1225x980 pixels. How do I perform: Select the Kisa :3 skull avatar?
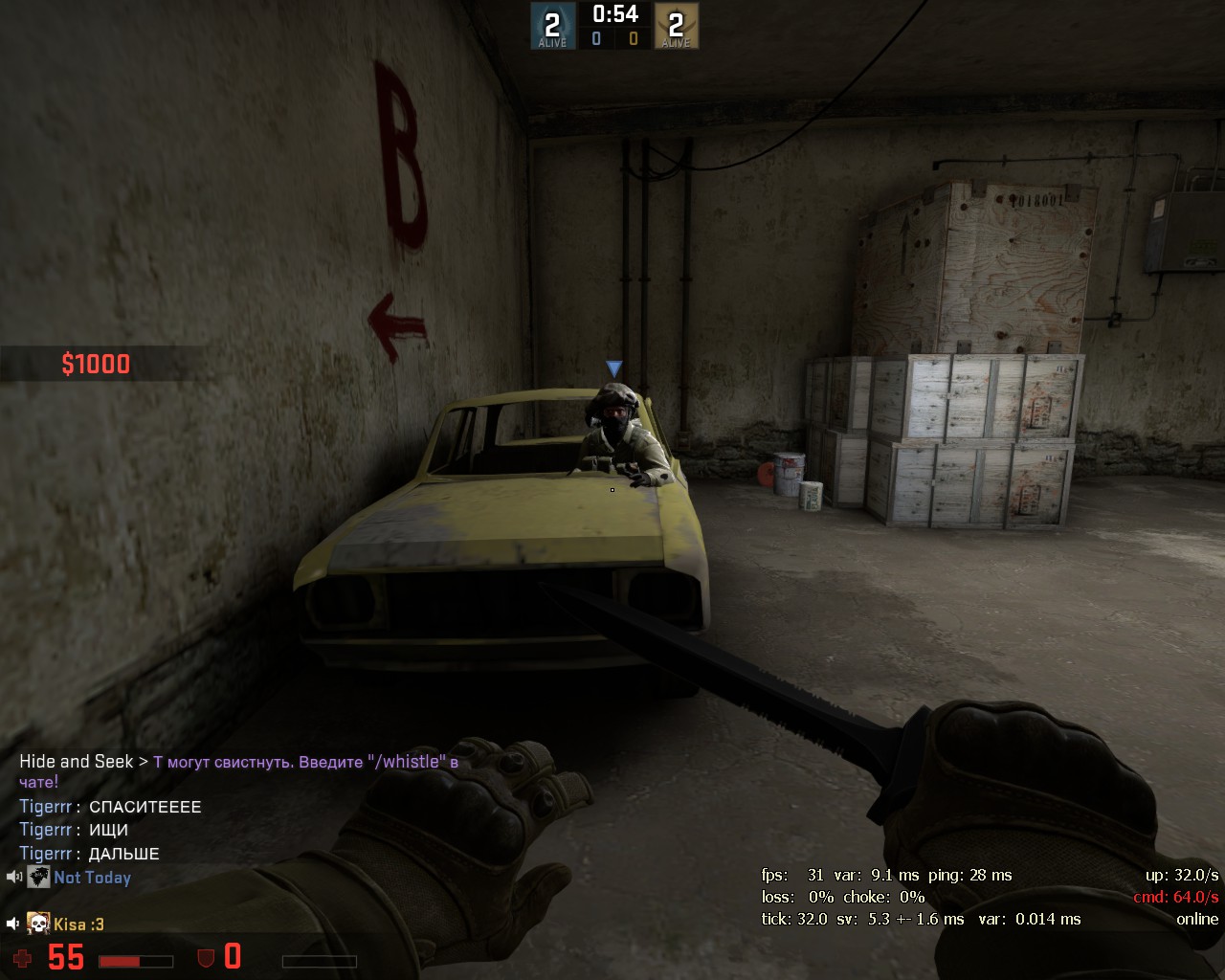click(38, 924)
